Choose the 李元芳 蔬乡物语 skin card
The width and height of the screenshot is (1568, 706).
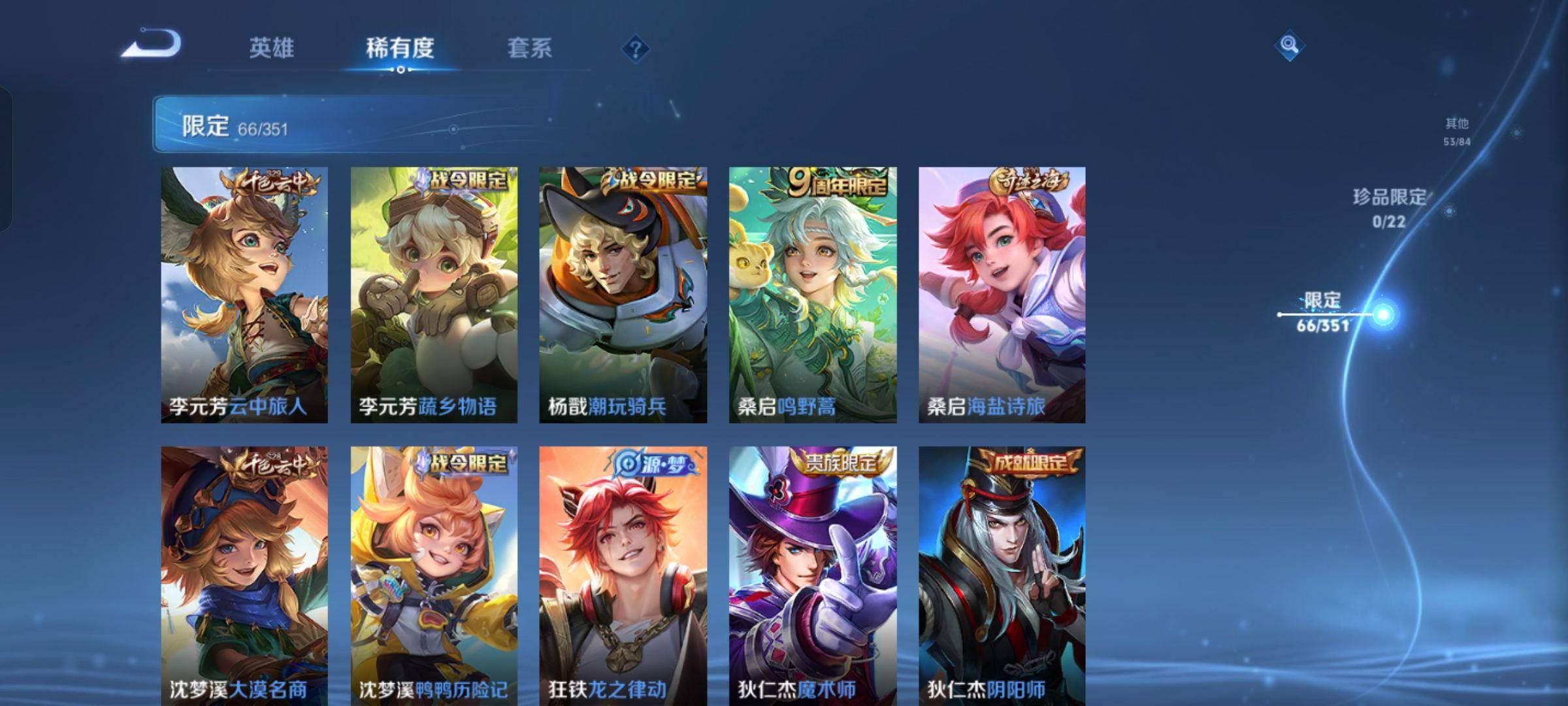click(434, 295)
